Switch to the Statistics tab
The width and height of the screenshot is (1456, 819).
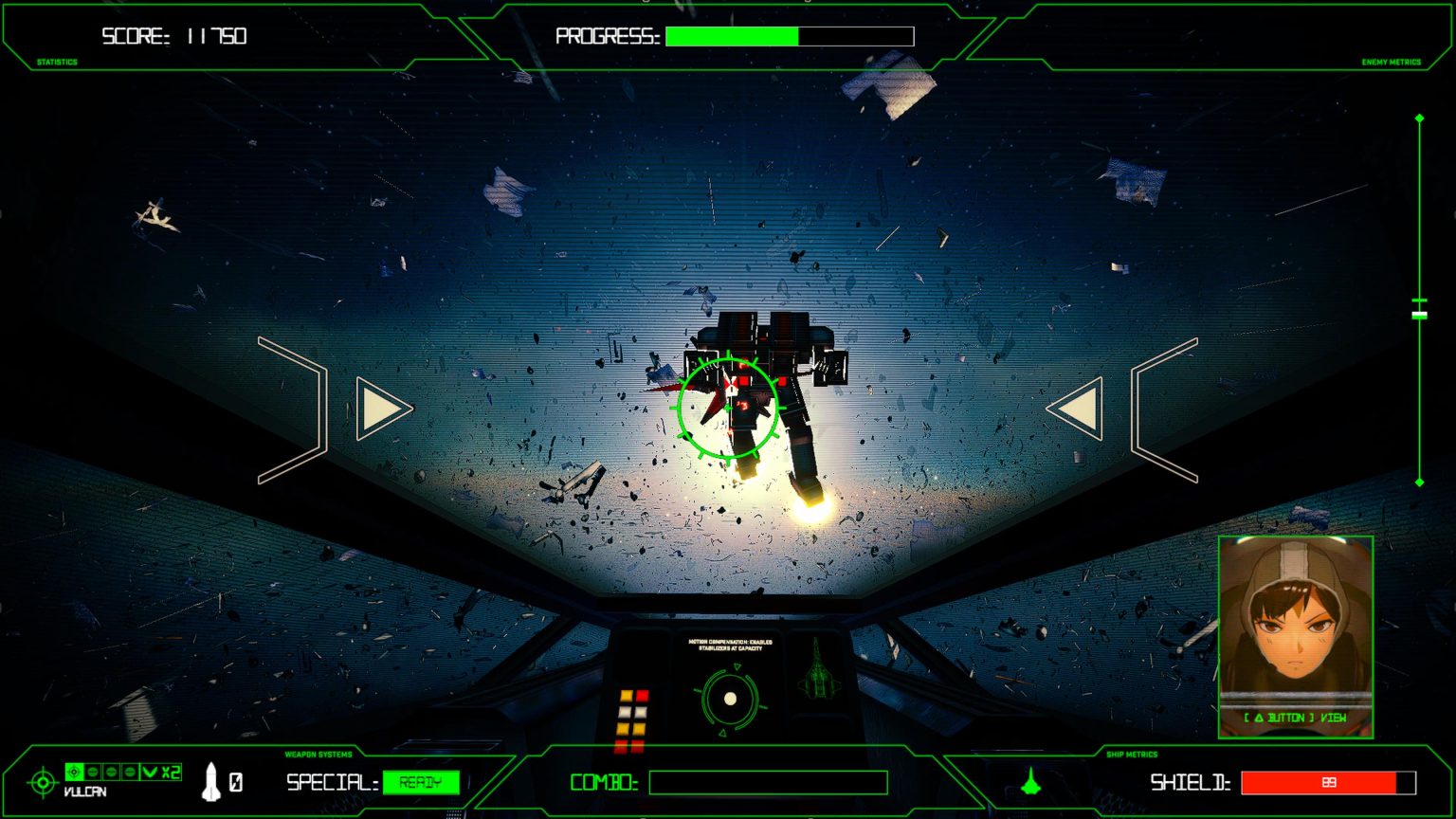59,61
